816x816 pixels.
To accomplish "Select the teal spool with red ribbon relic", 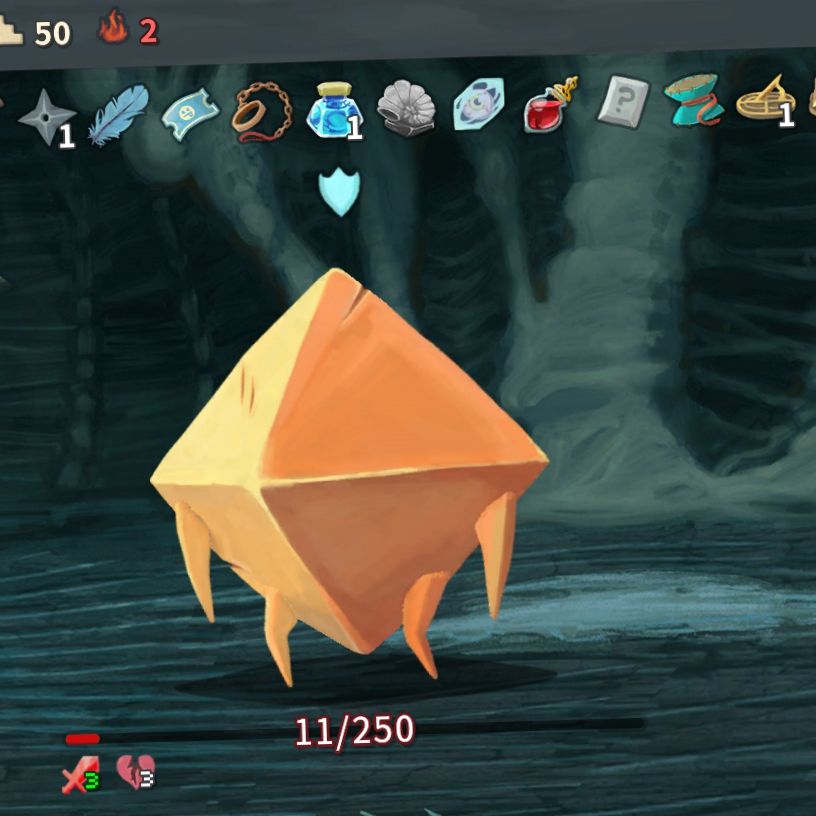I will tap(692, 103).
